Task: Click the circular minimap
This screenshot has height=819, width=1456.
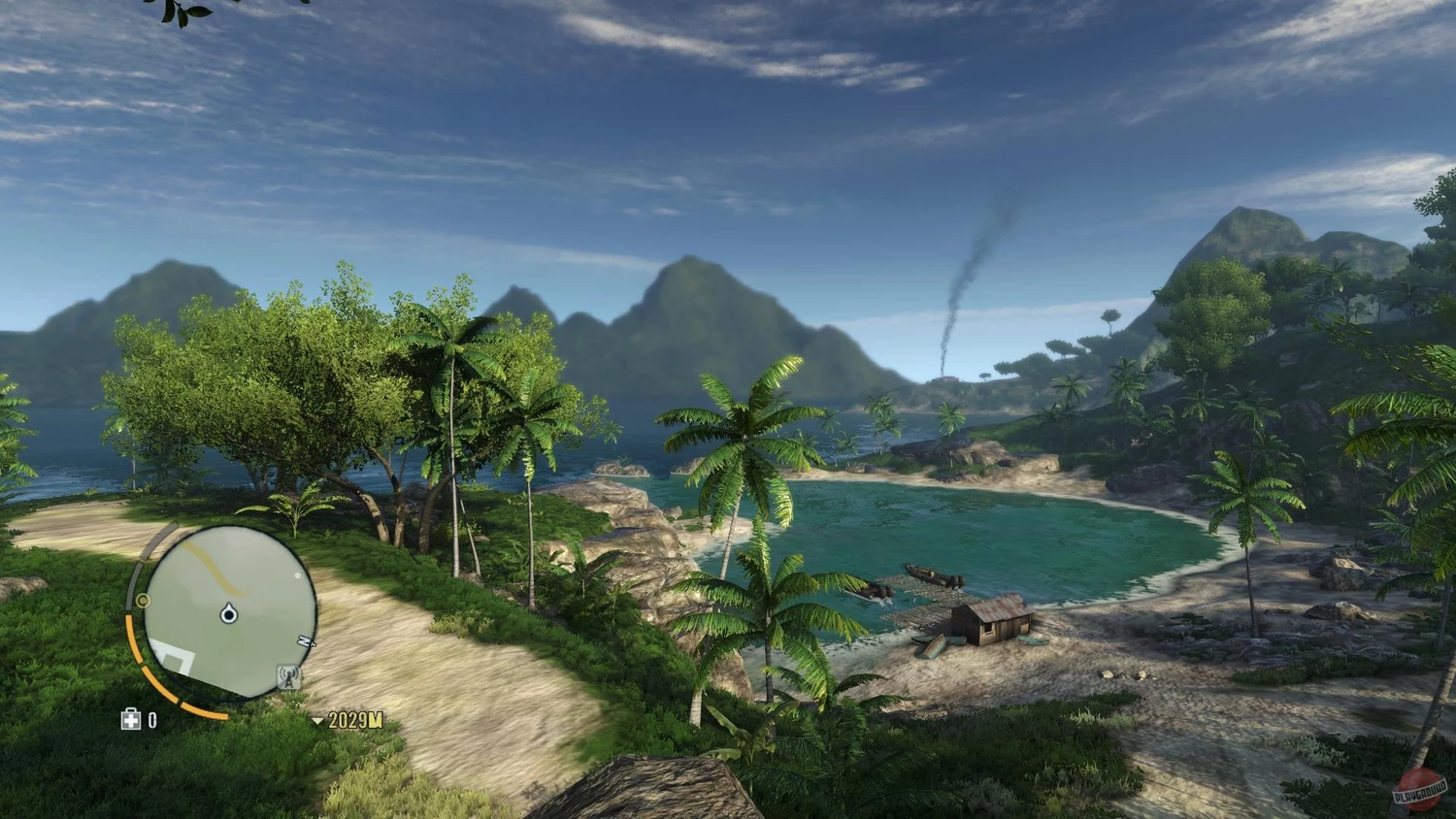Action: pyautogui.click(x=229, y=612)
